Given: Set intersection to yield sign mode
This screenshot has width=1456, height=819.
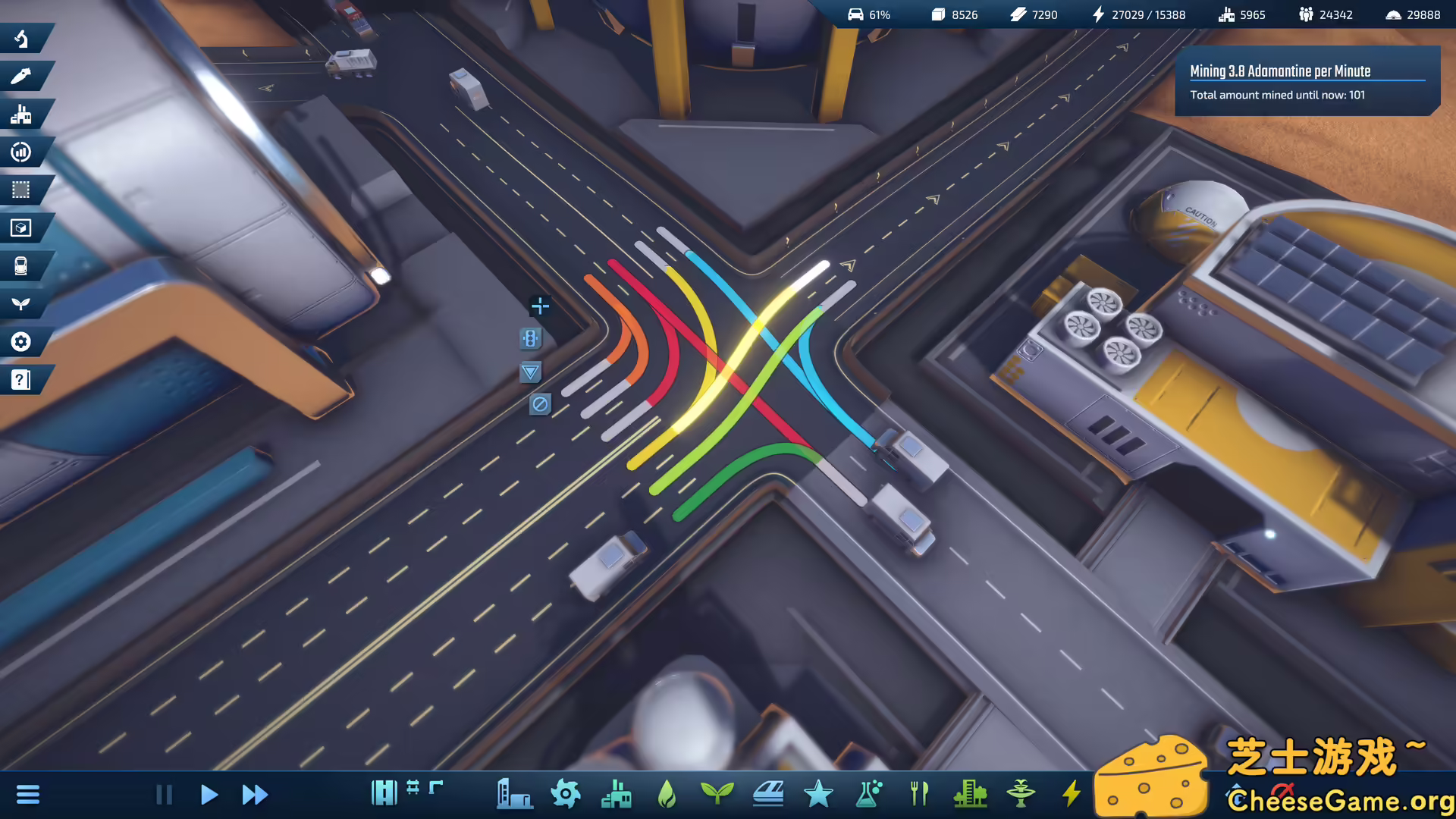Looking at the screenshot, I should [530, 372].
